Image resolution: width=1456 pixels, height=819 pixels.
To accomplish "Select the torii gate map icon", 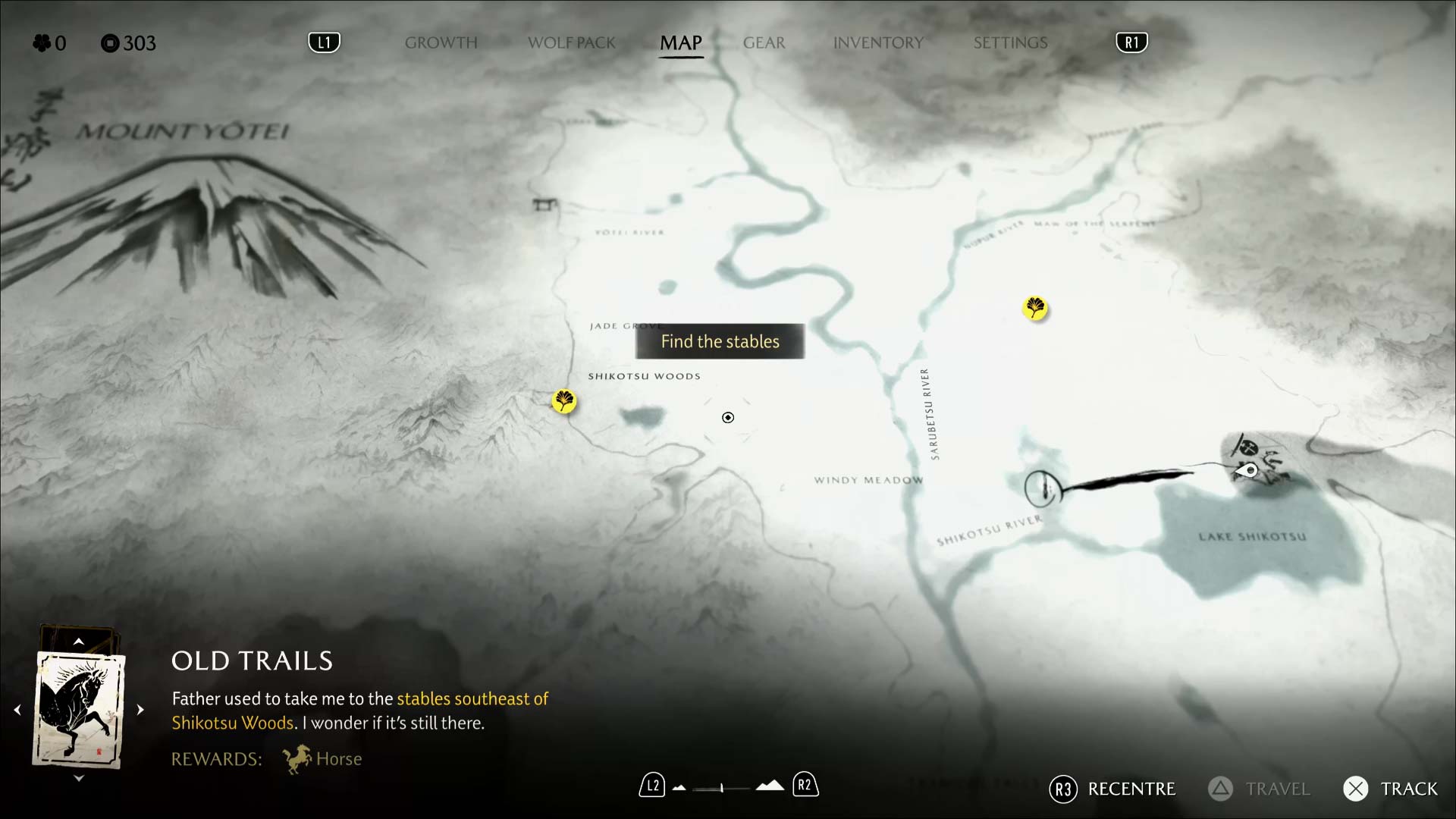I will [x=544, y=204].
